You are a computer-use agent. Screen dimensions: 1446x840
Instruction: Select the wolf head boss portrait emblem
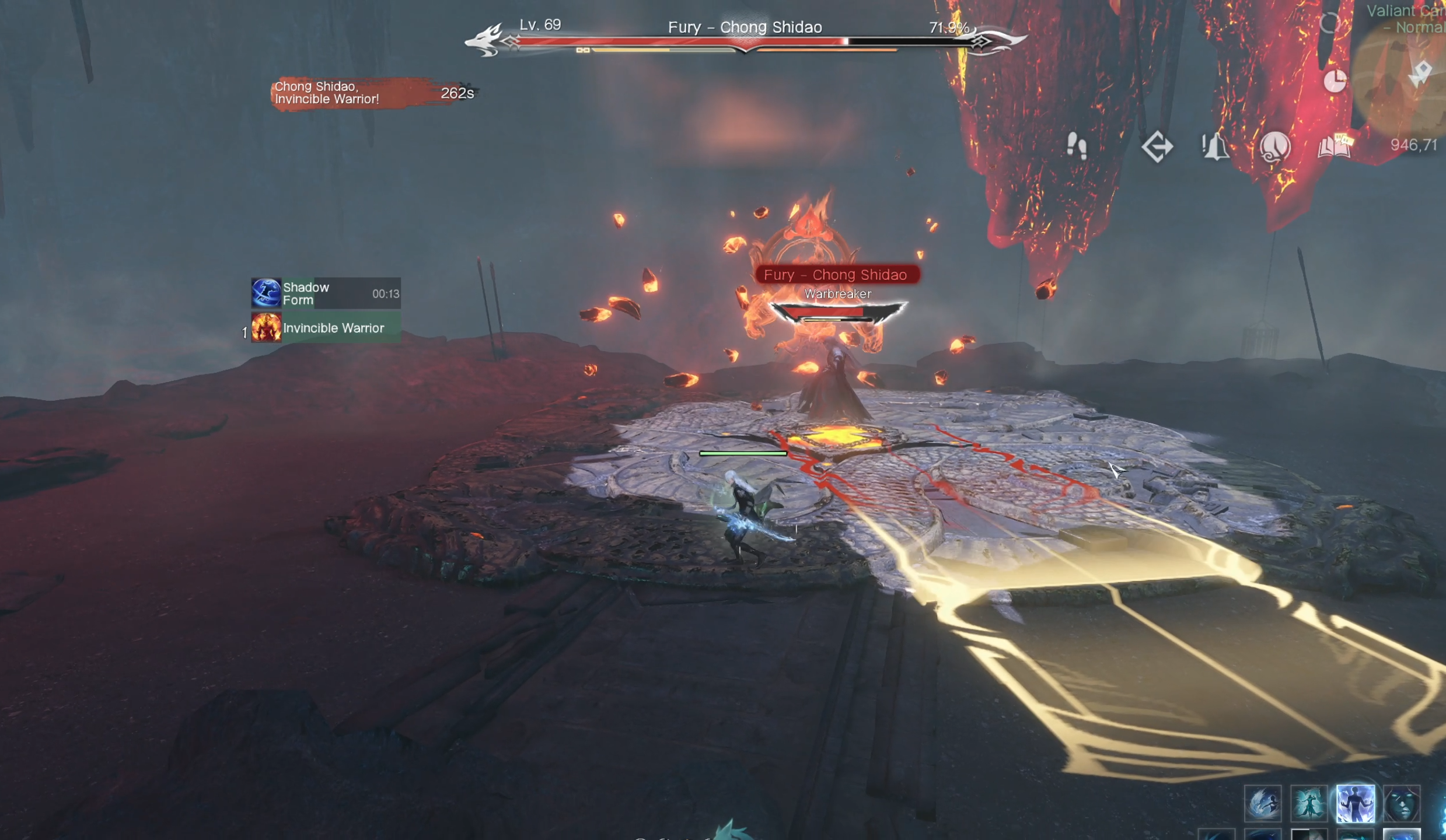(486, 40)
